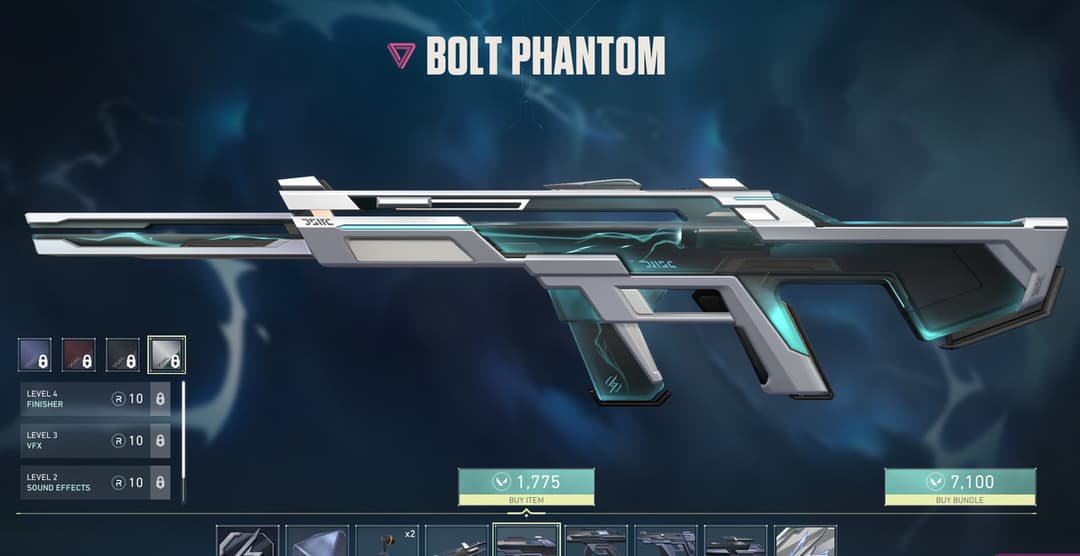This screenshot has height=556, width=1080.
Task: Open the first bundle thumbnail with lightning emblem
Action: 247,541
